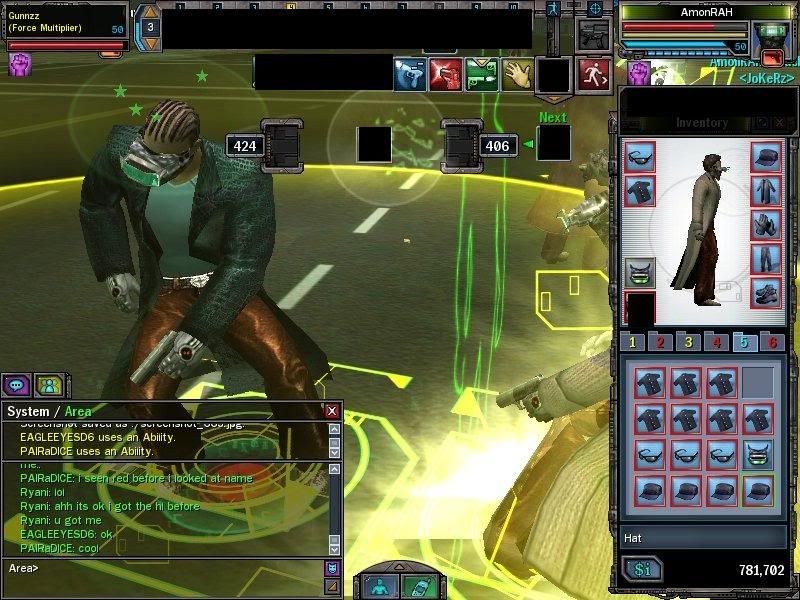
Task: Open the purple speech bubble chat button
Action: point(16,385)
